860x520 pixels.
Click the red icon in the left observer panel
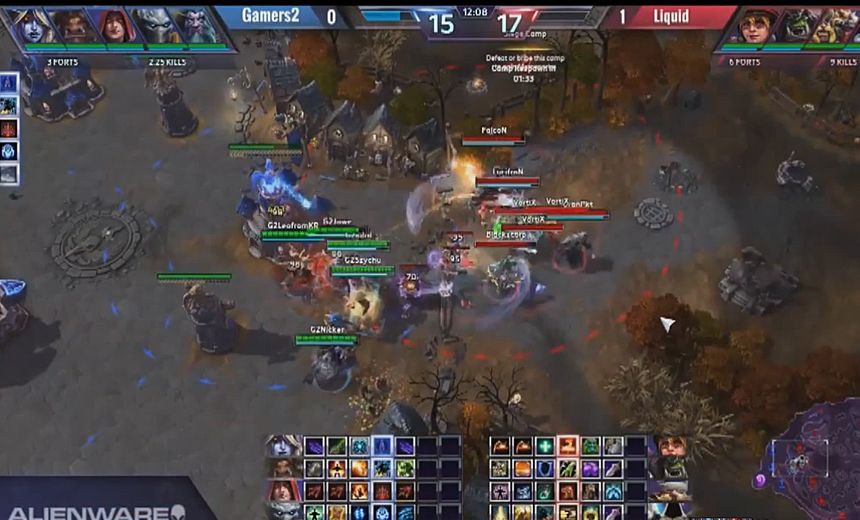point(9,128)
